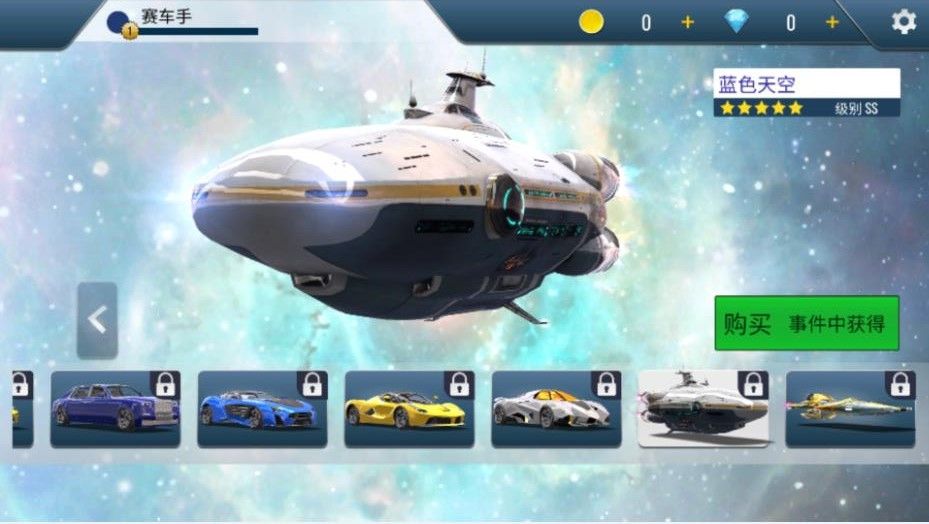Choose the blue sports car thumbnail

coord(262,408)
